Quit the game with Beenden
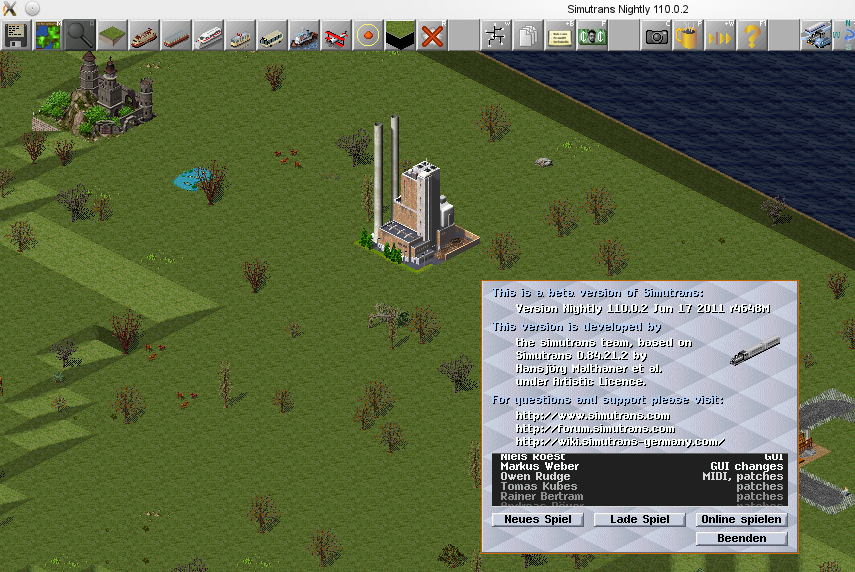 741,538
